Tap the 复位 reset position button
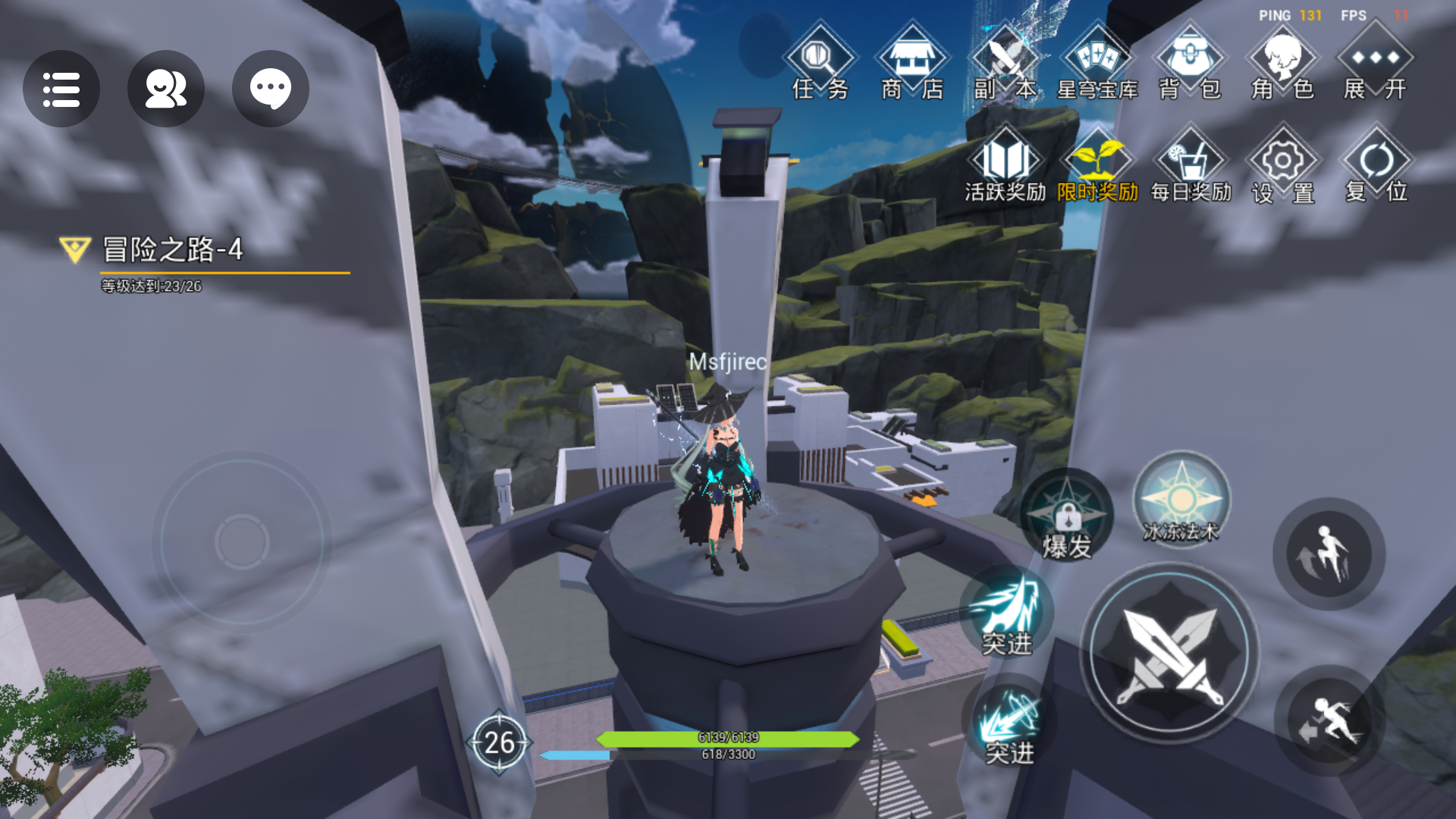The height and width of the screenshot is (819, 1456). pyautogui.click(x=1376, y=167)
